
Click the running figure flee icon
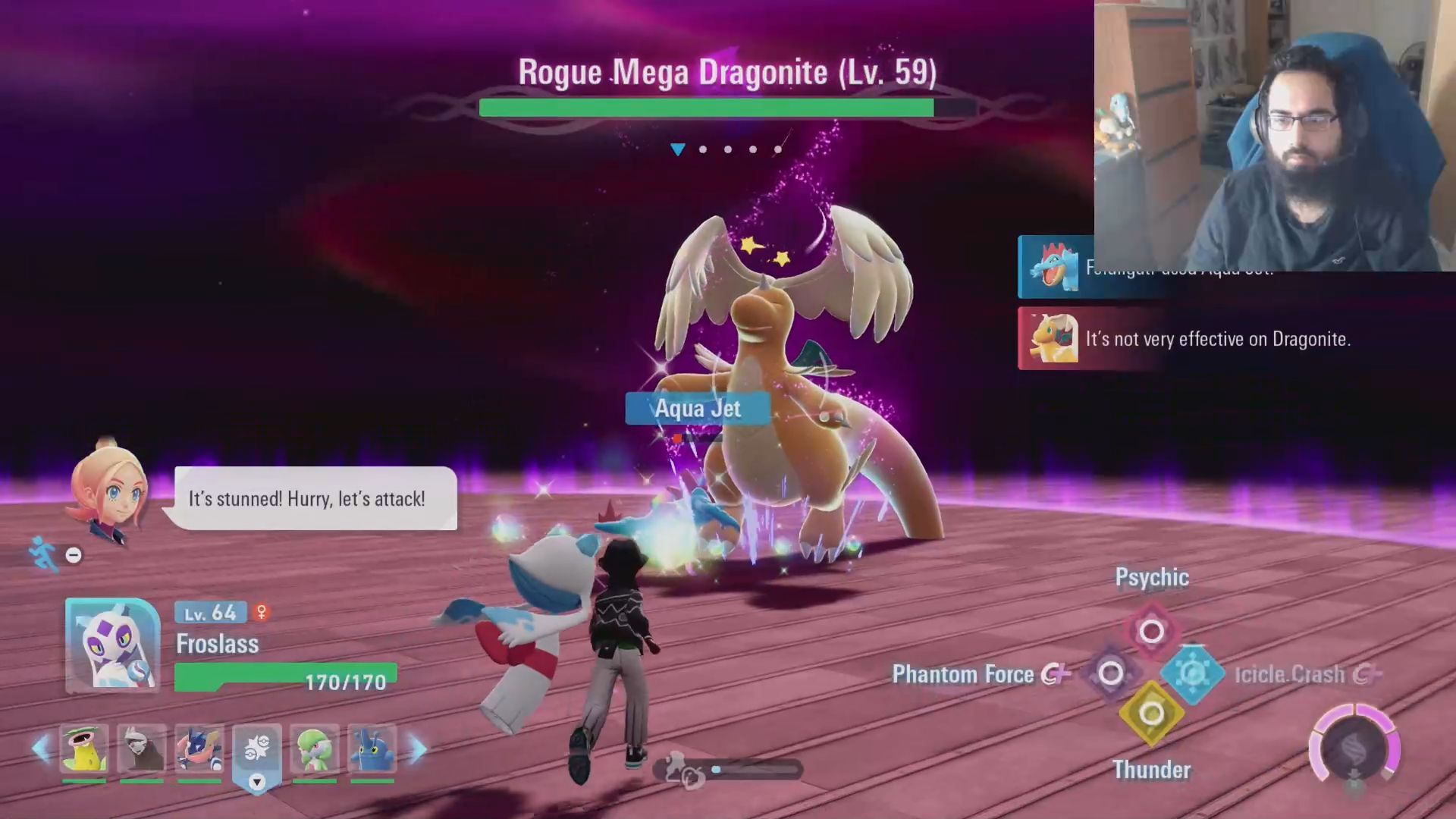(42, 553)
